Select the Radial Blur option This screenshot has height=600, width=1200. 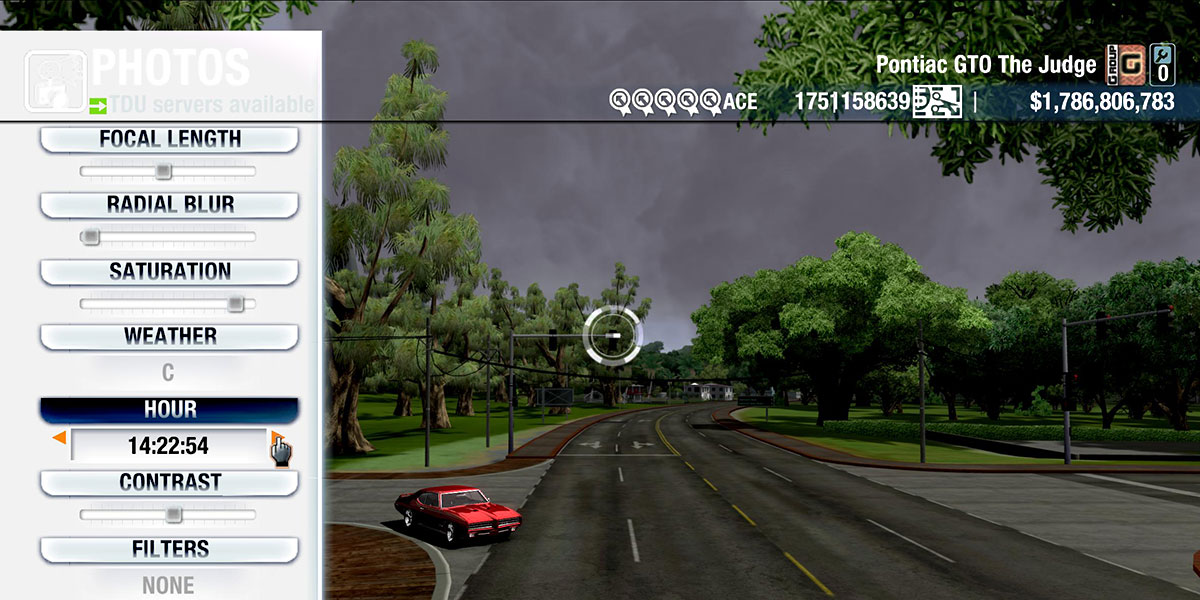click(x=169, y=205)
